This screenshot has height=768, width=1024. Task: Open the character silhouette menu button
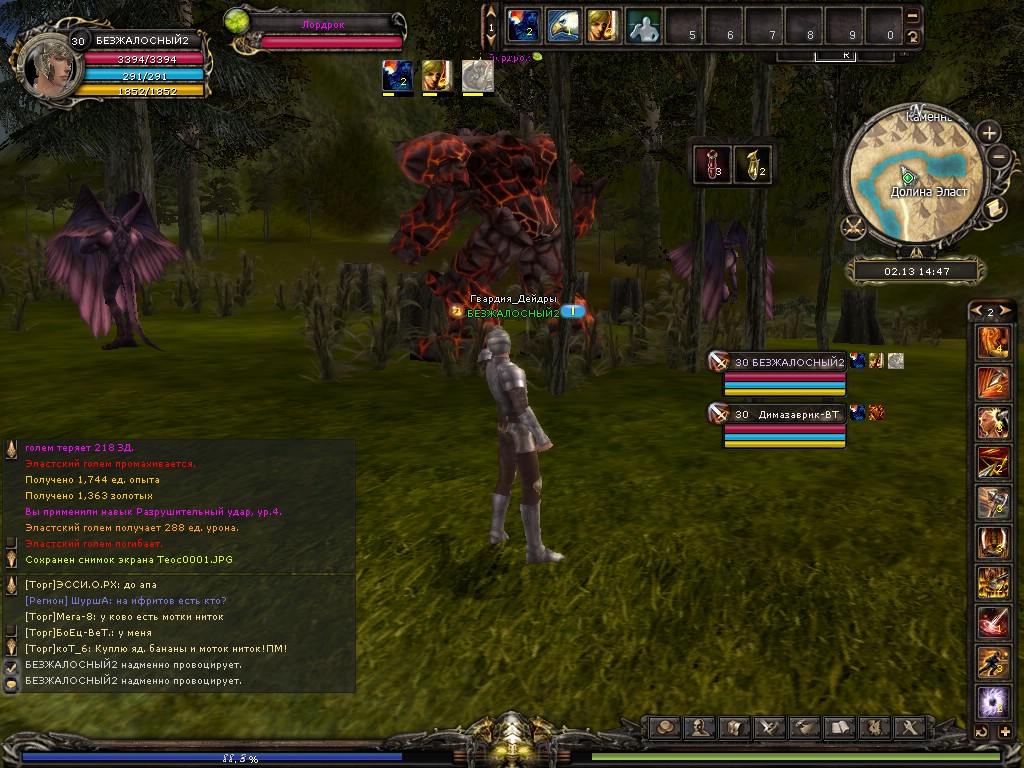[701, 727]
